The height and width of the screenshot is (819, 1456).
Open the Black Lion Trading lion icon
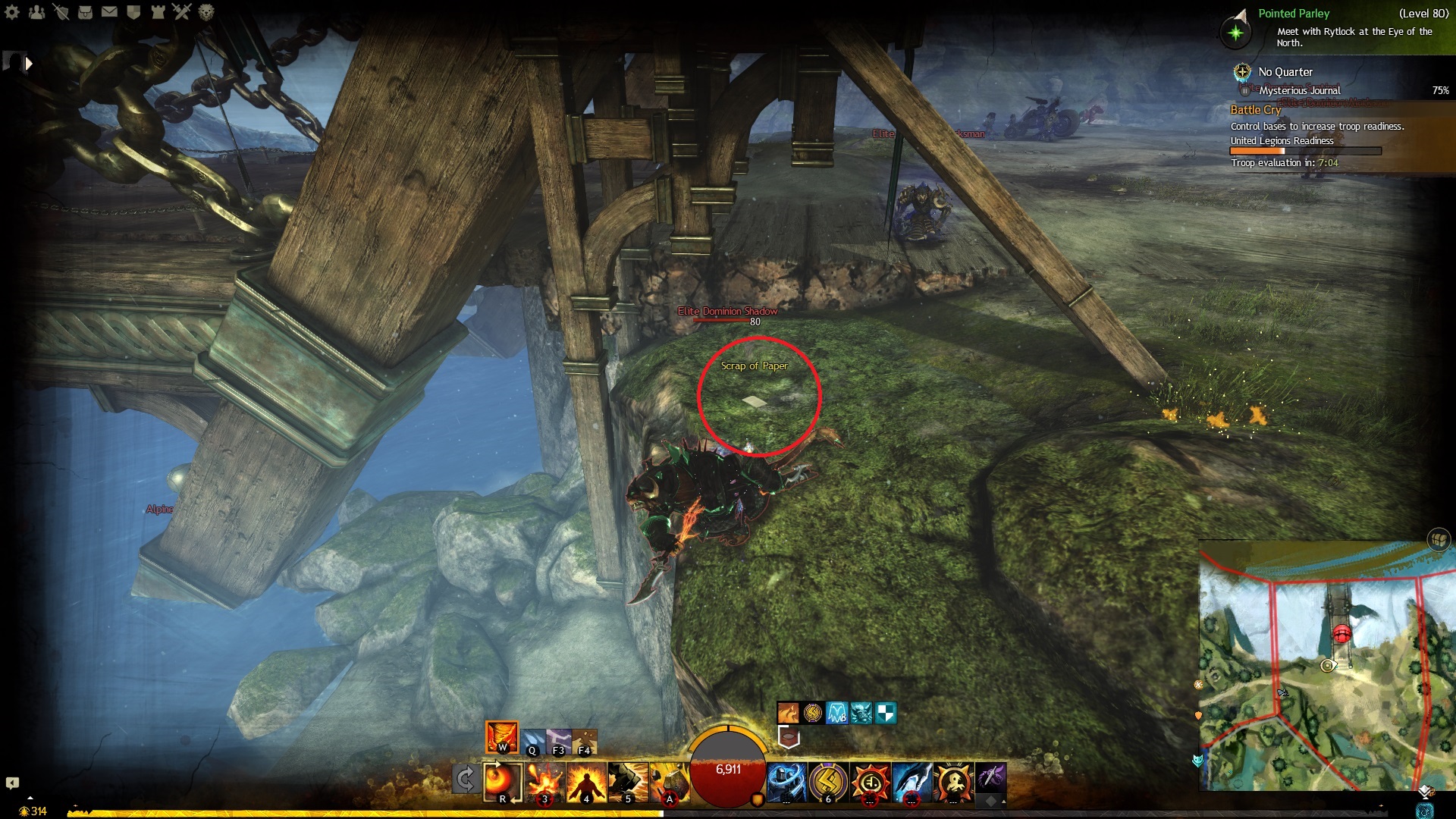click(x=206, y=12)
